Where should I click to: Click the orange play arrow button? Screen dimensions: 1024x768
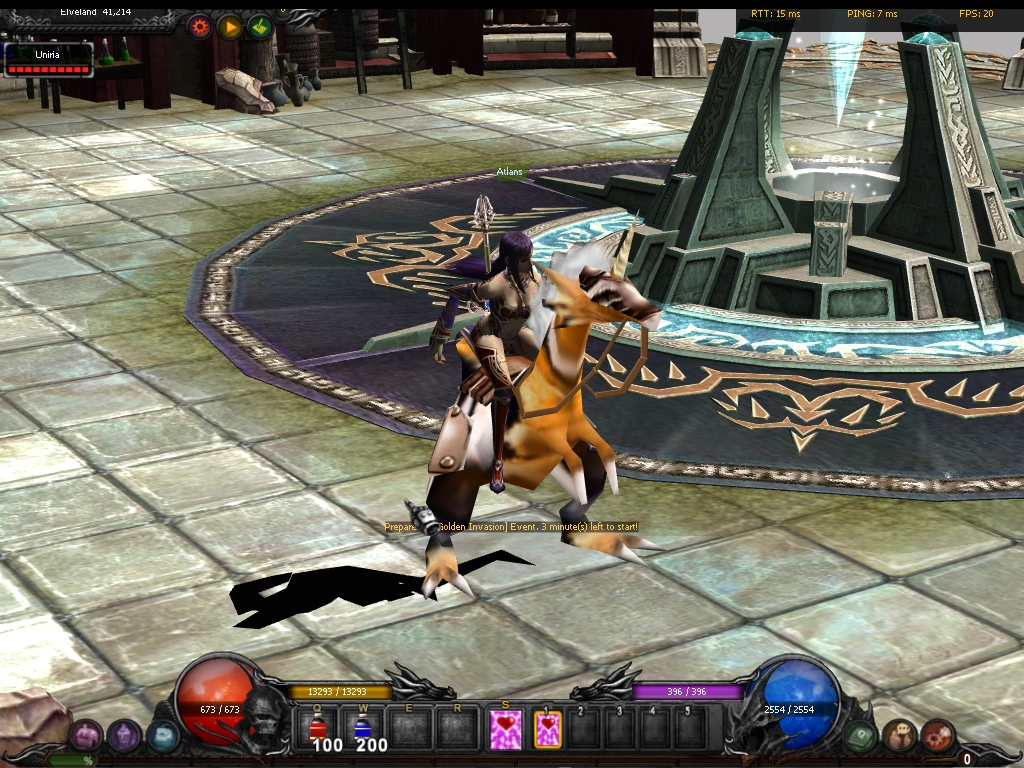pos(231,27)
